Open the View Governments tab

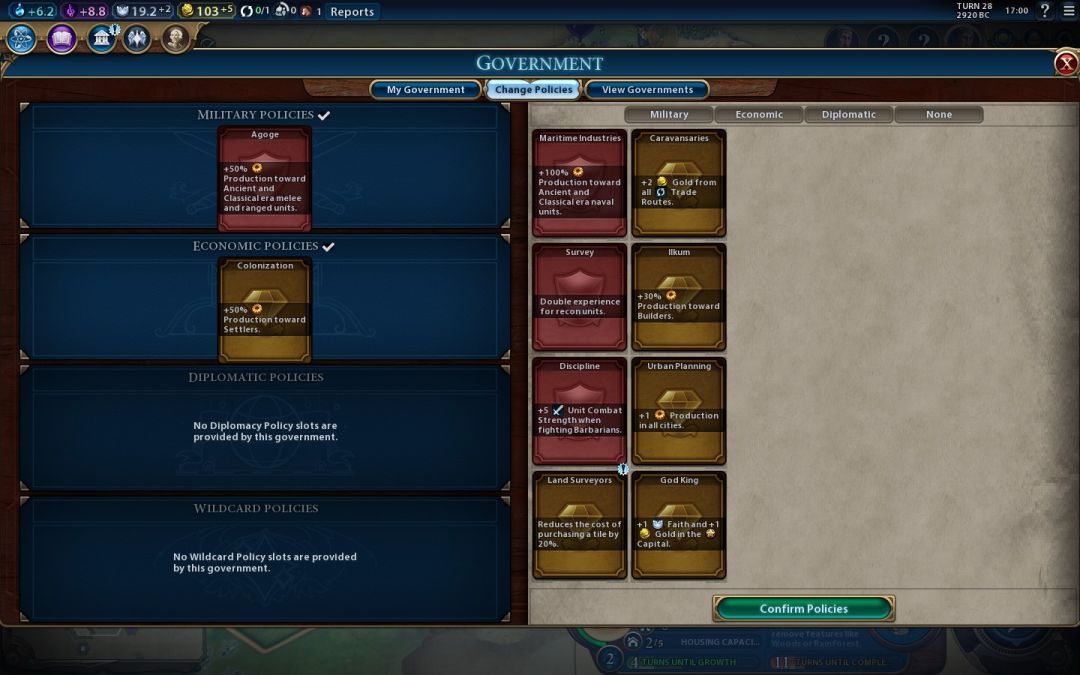(647, 90)
